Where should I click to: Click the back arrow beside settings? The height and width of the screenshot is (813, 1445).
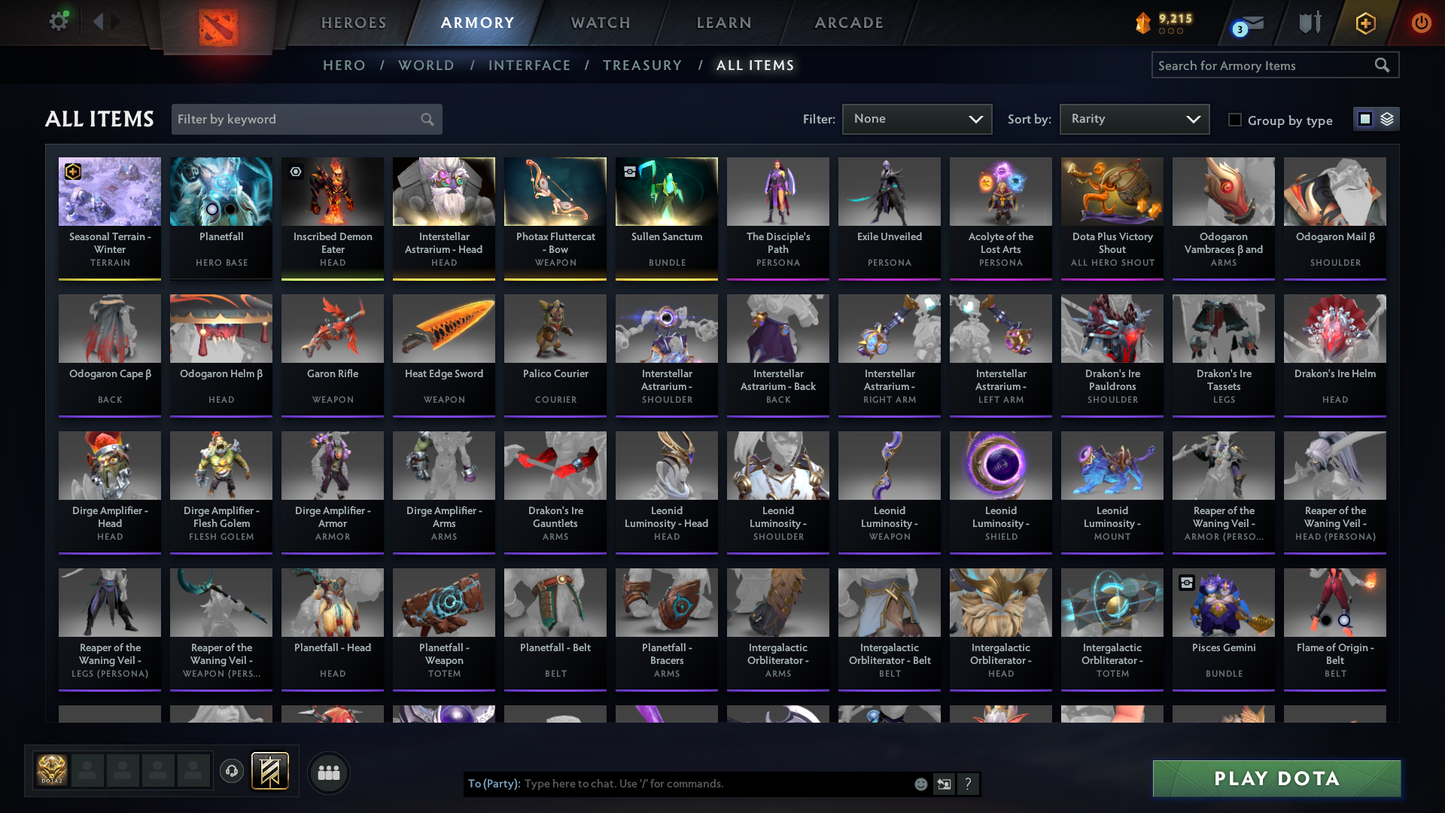coord(97,20)
